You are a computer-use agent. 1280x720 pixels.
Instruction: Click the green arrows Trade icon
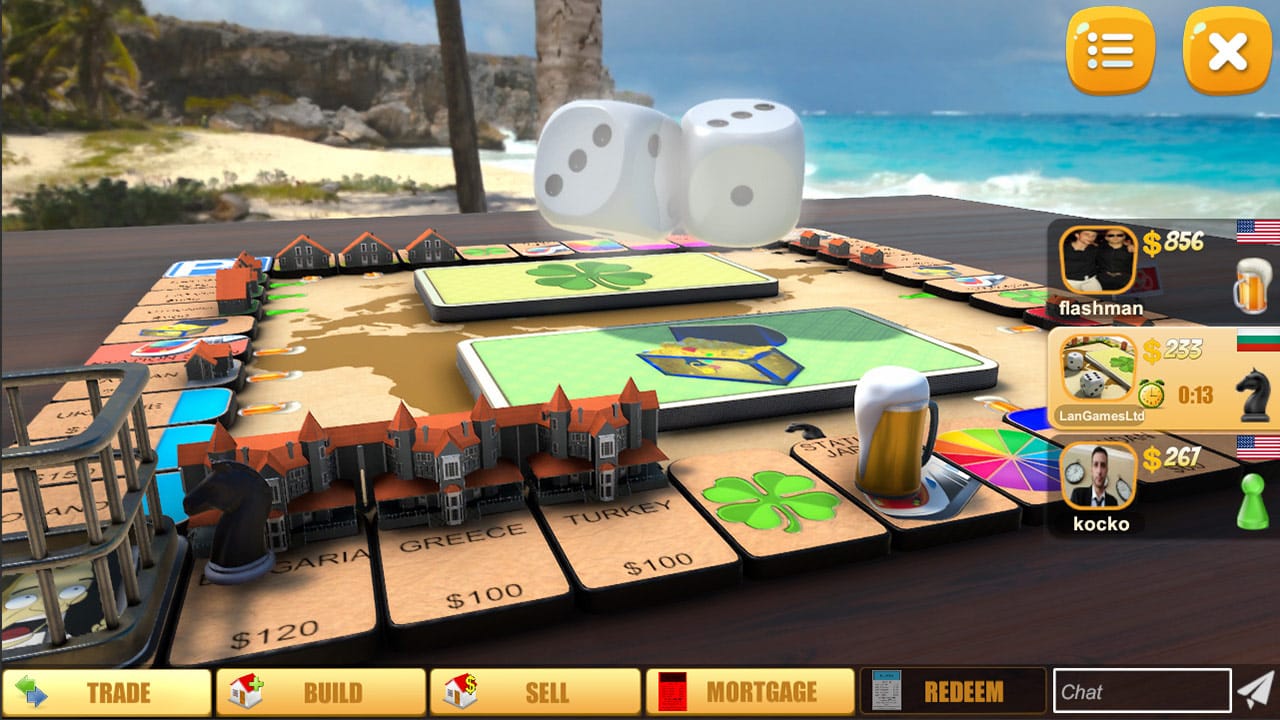click(x=30, y=691)
